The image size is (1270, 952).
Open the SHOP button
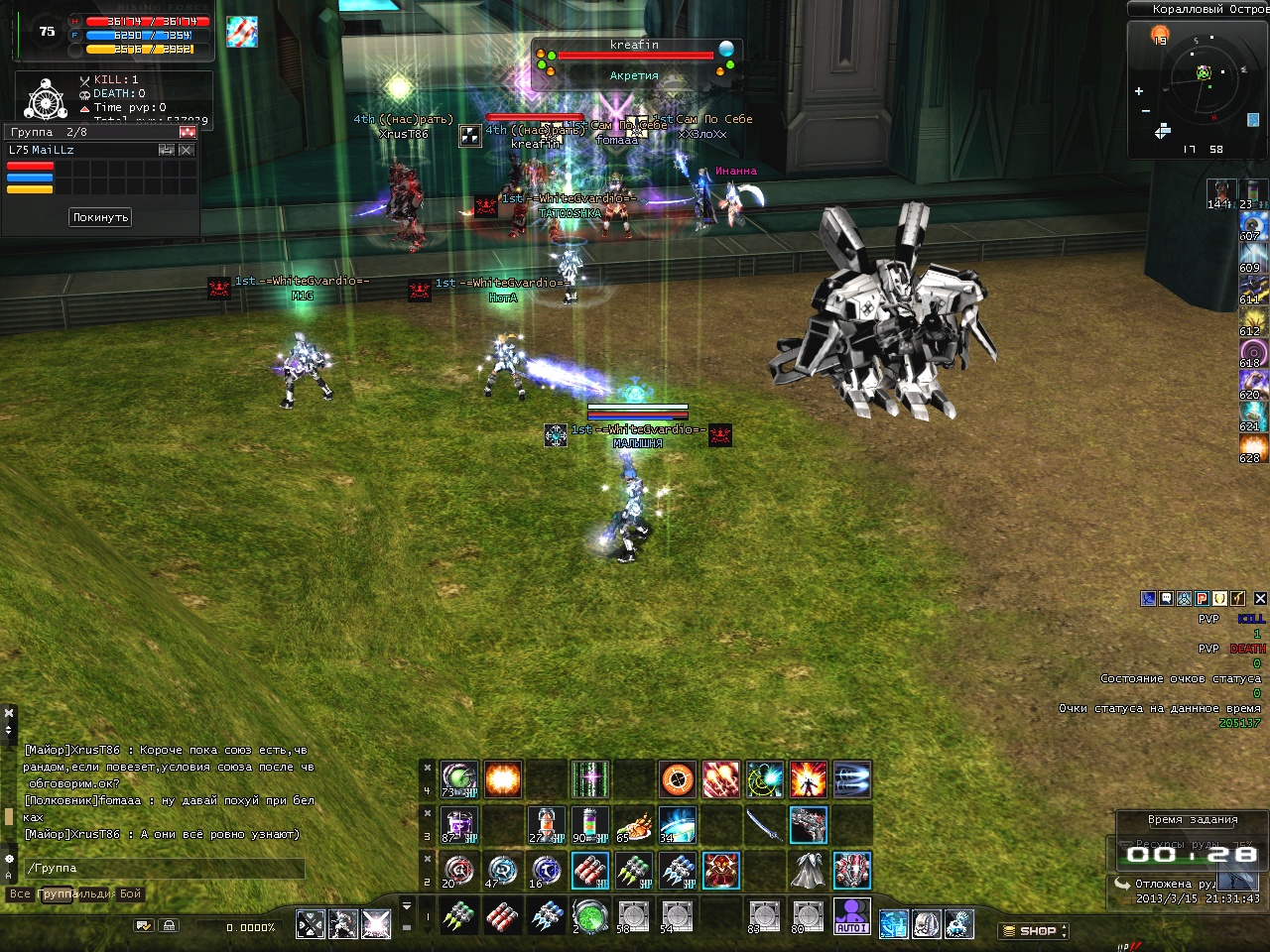coord(1033,931)
